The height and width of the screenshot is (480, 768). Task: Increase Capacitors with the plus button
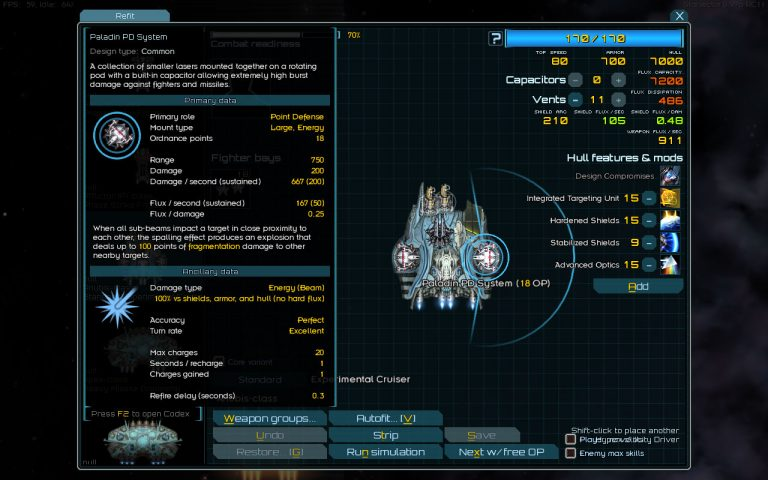(x=618, y=80)
